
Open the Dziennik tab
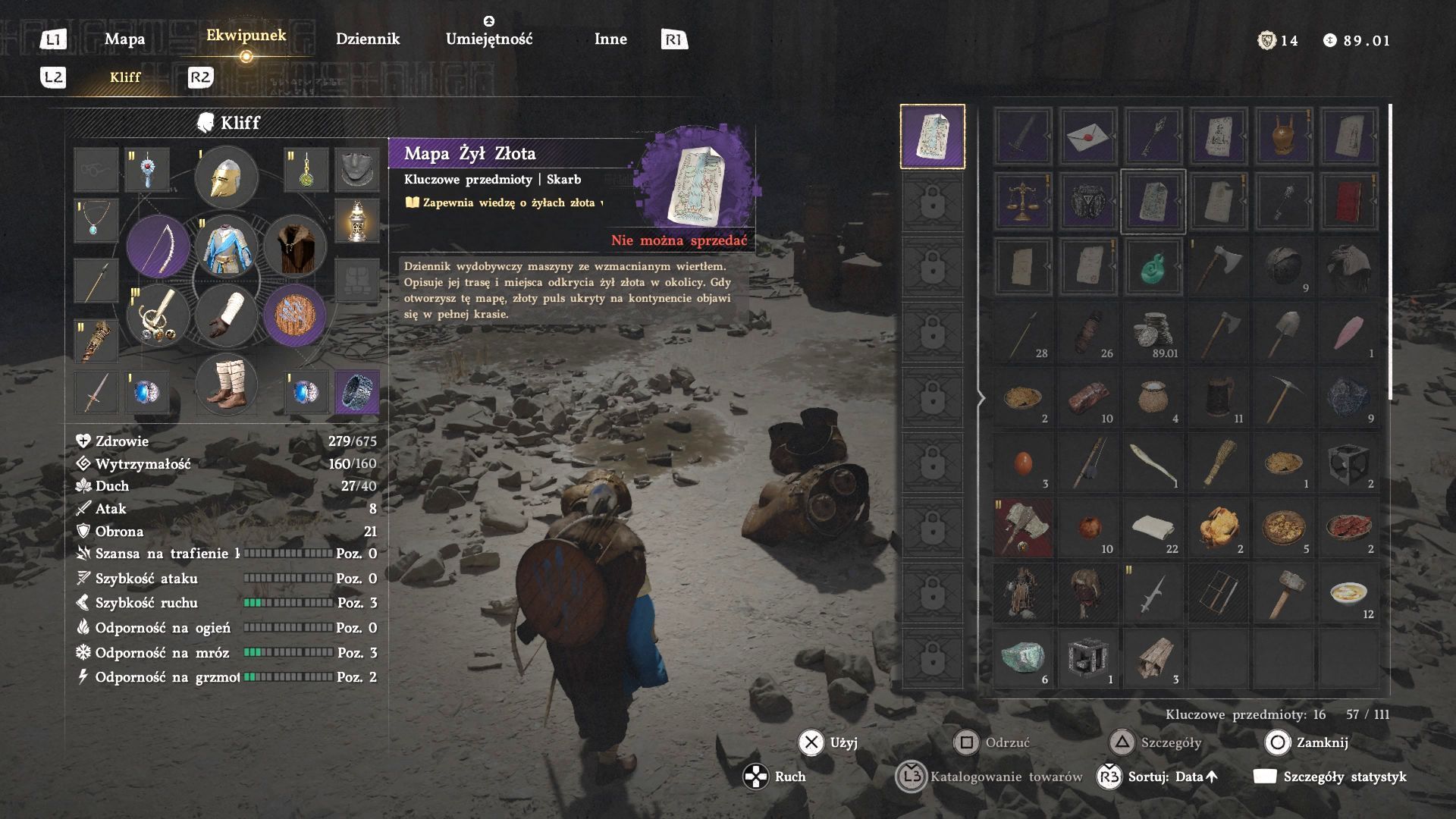(x=368, y=39)
